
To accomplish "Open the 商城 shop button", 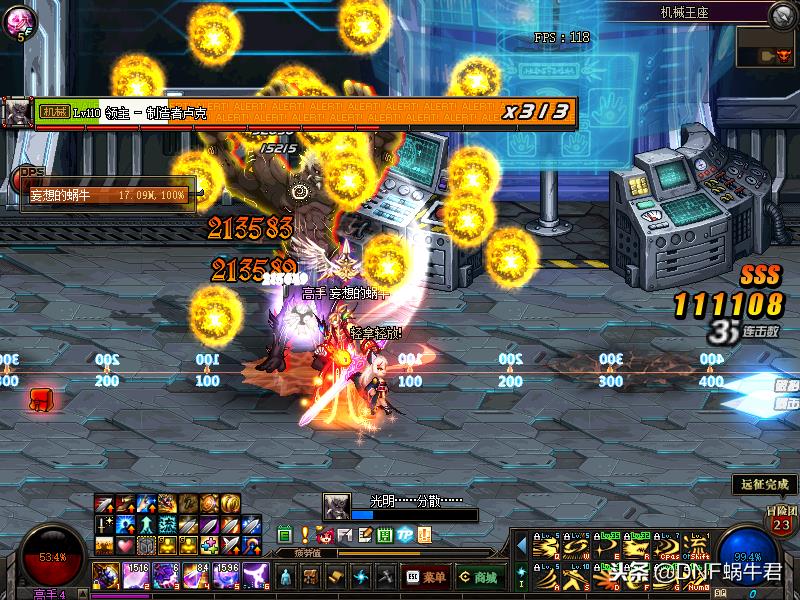I will point(479,577).
